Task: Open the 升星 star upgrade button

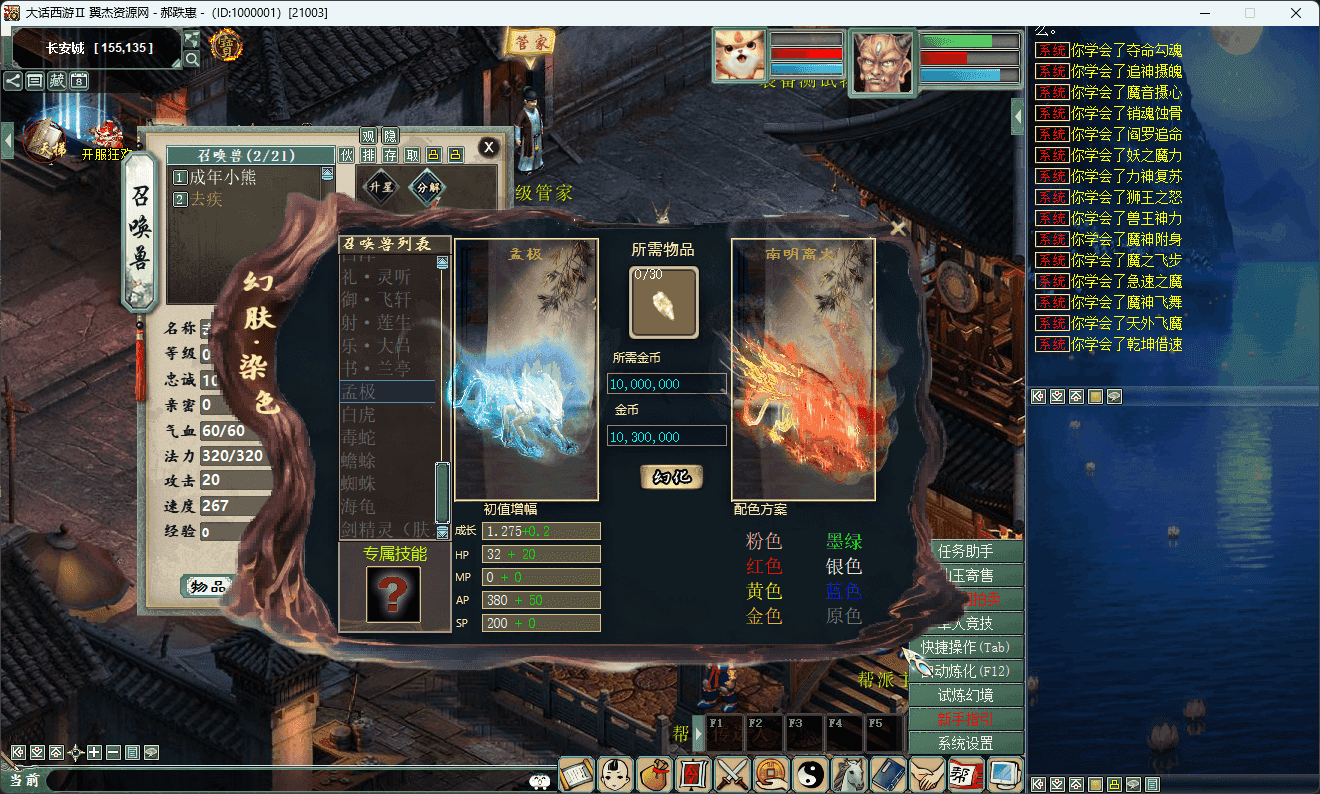Action: [382, 187]
